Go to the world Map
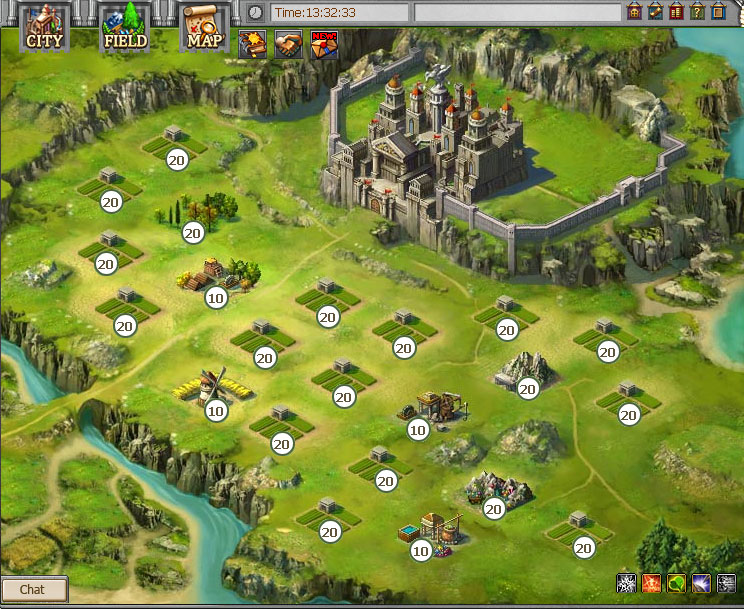Image resolution: width=744 pixels, height=609 pixels. click(x=204, y=27)
